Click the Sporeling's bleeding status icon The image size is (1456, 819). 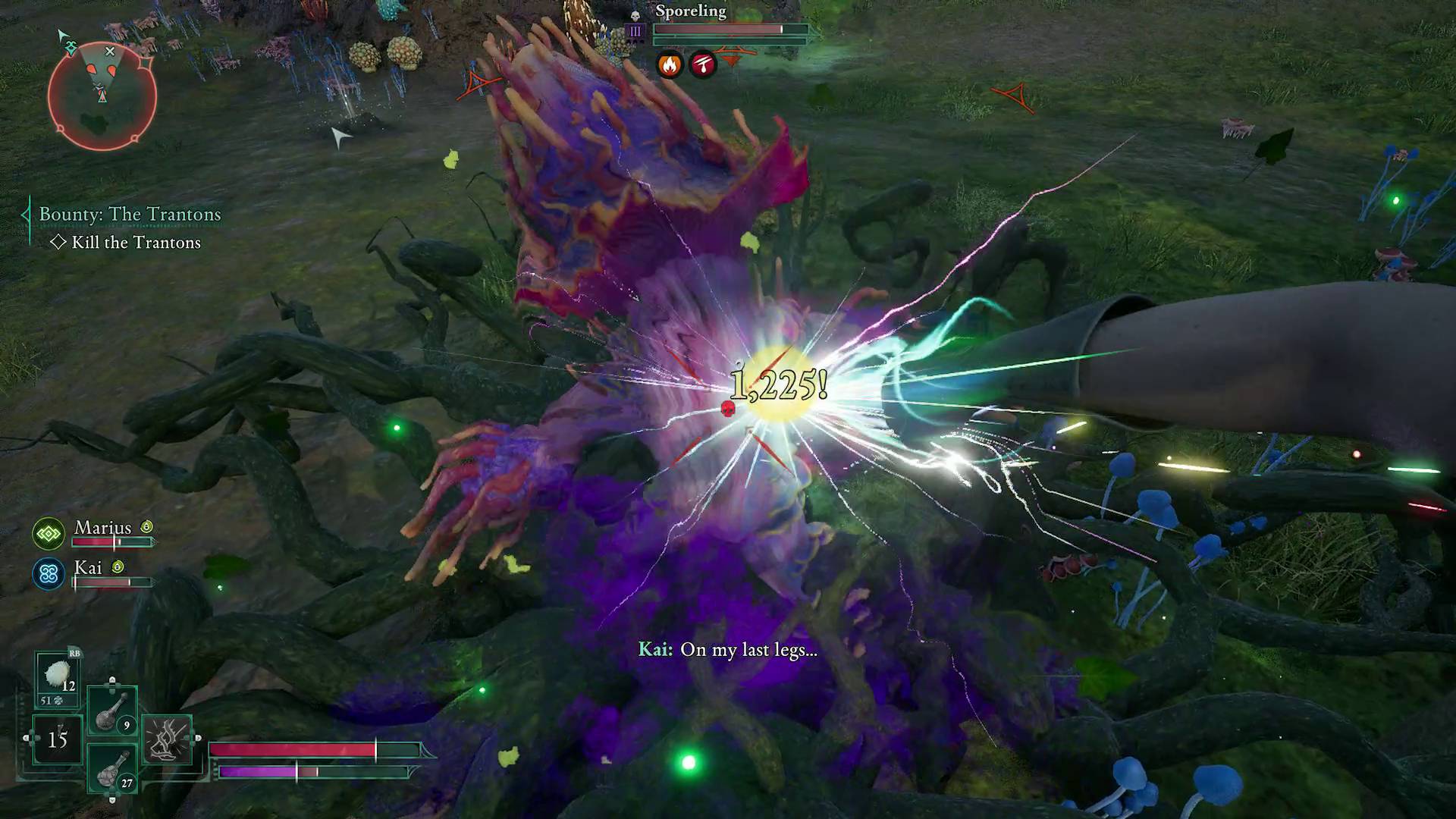coord(704,65)
